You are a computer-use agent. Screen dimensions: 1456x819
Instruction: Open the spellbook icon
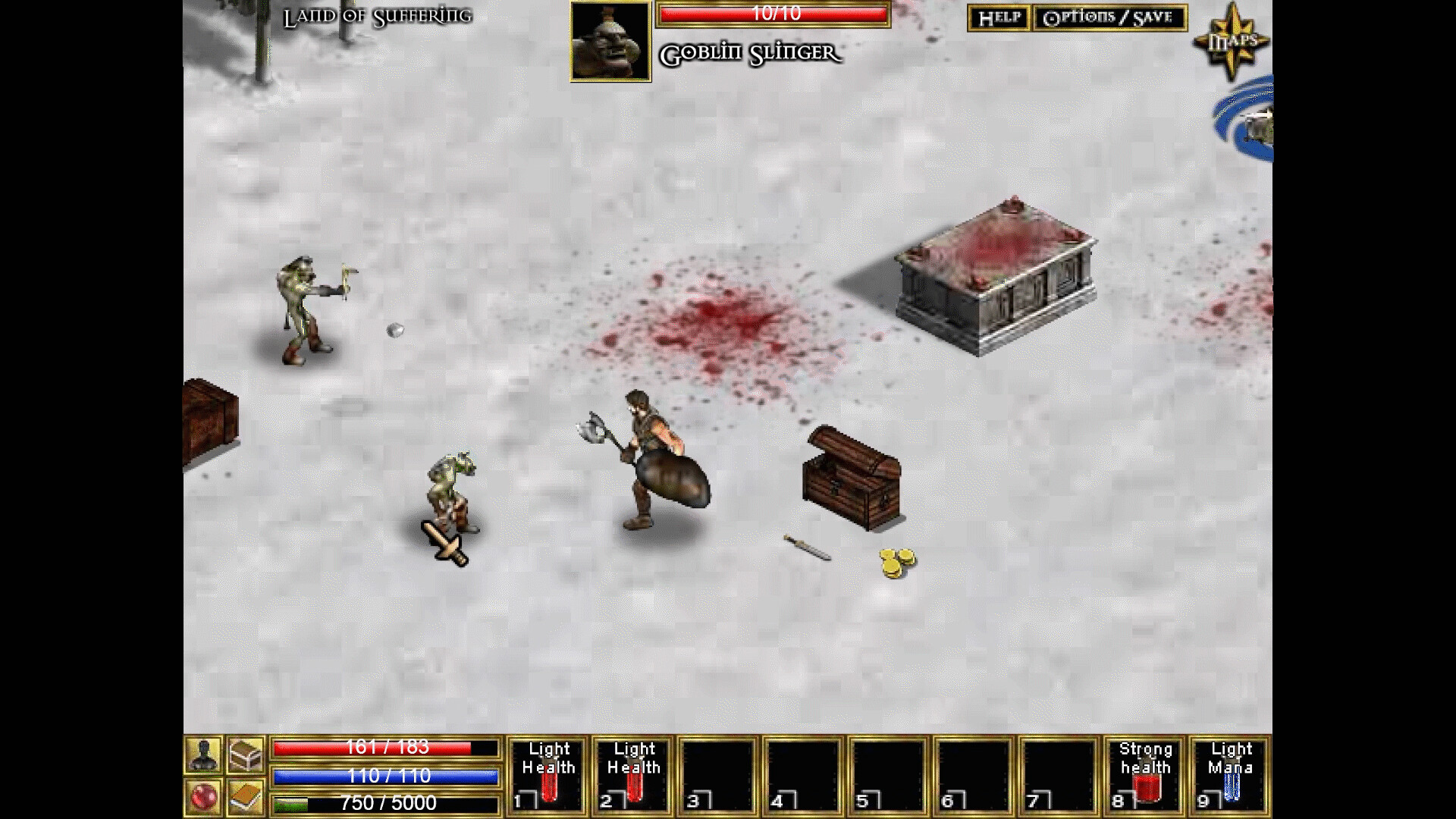pyautogui.click(x=244, y=796)
